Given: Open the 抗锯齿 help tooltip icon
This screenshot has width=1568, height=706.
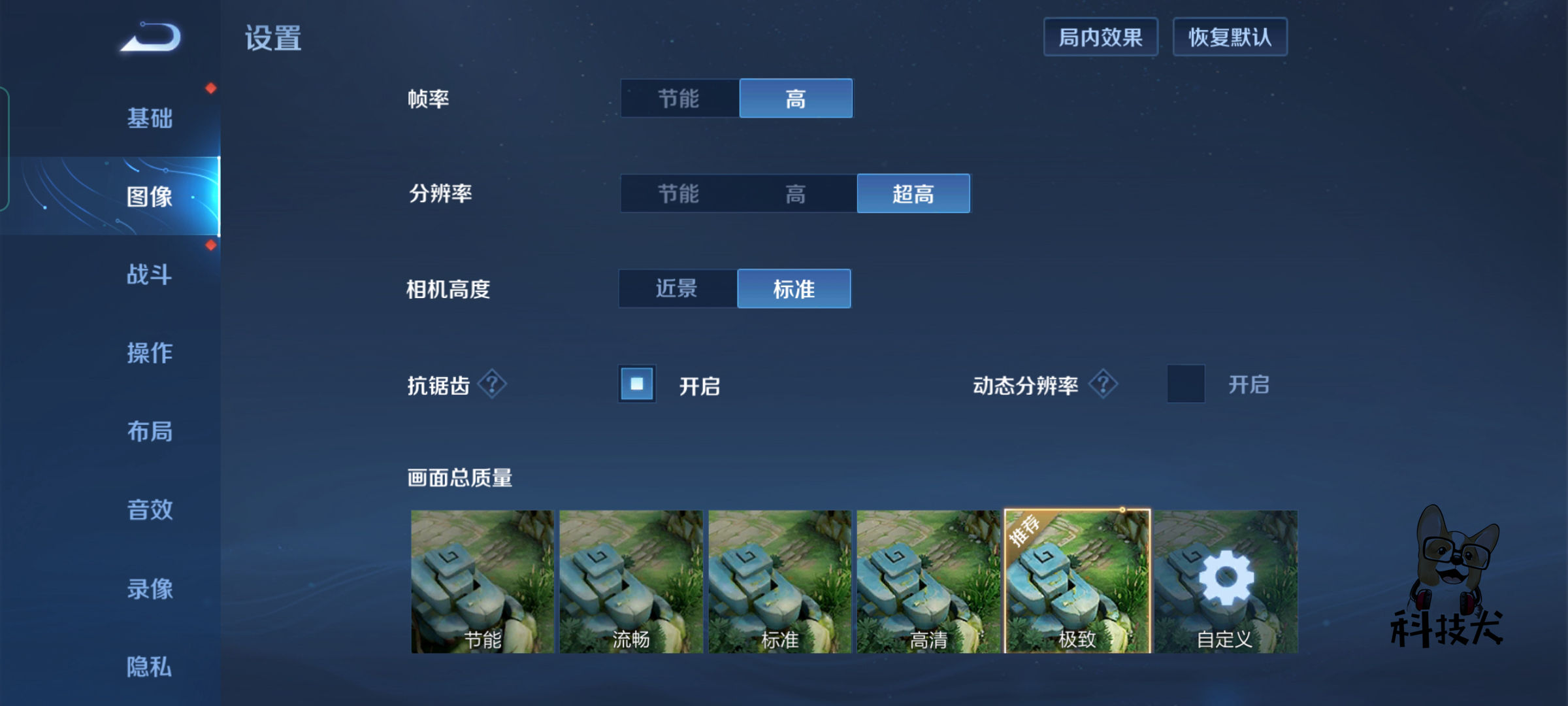Looking at the screenshot, I should tap(493, 384).
